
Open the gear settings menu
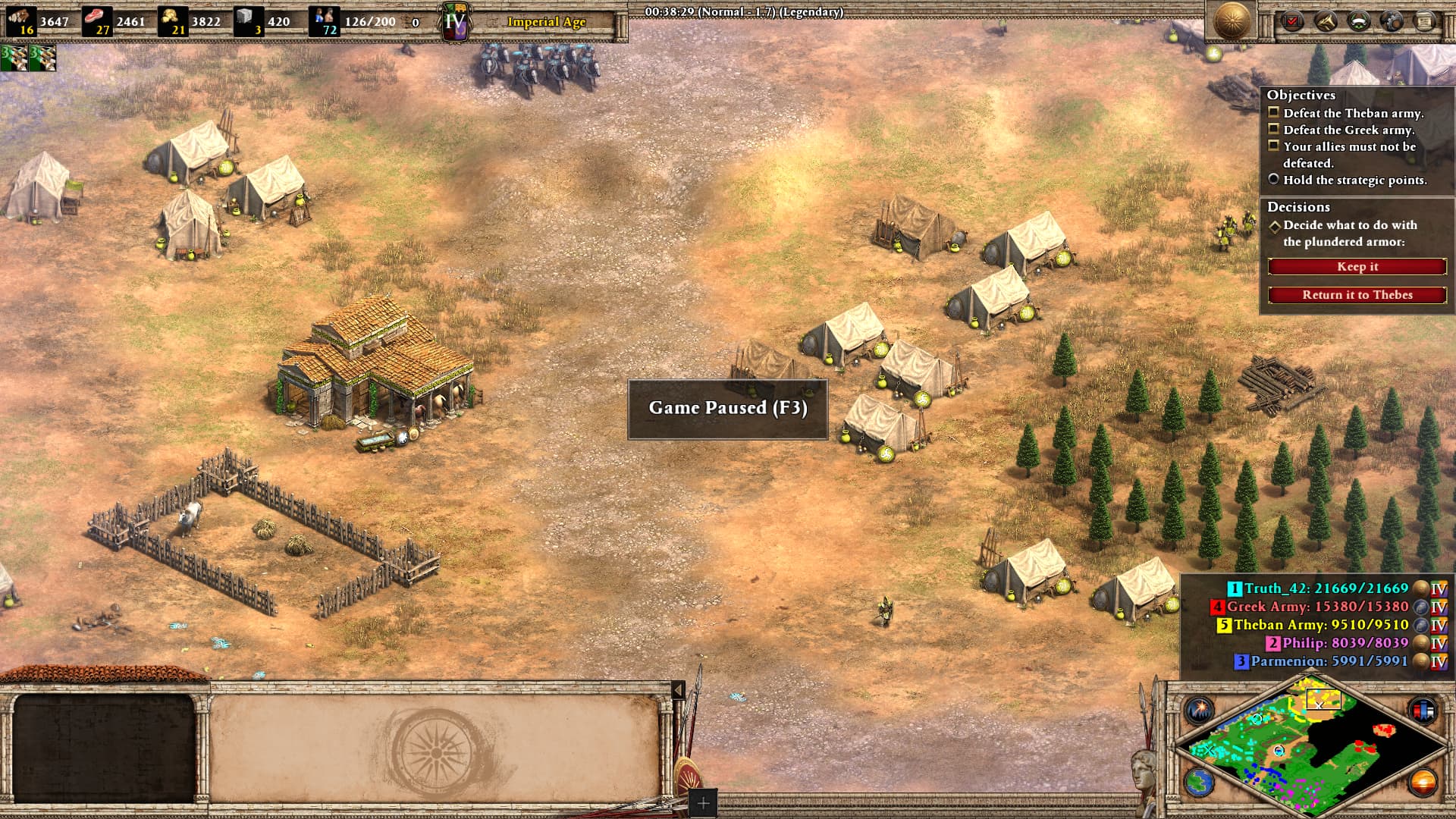click(x=1392, y=21)
